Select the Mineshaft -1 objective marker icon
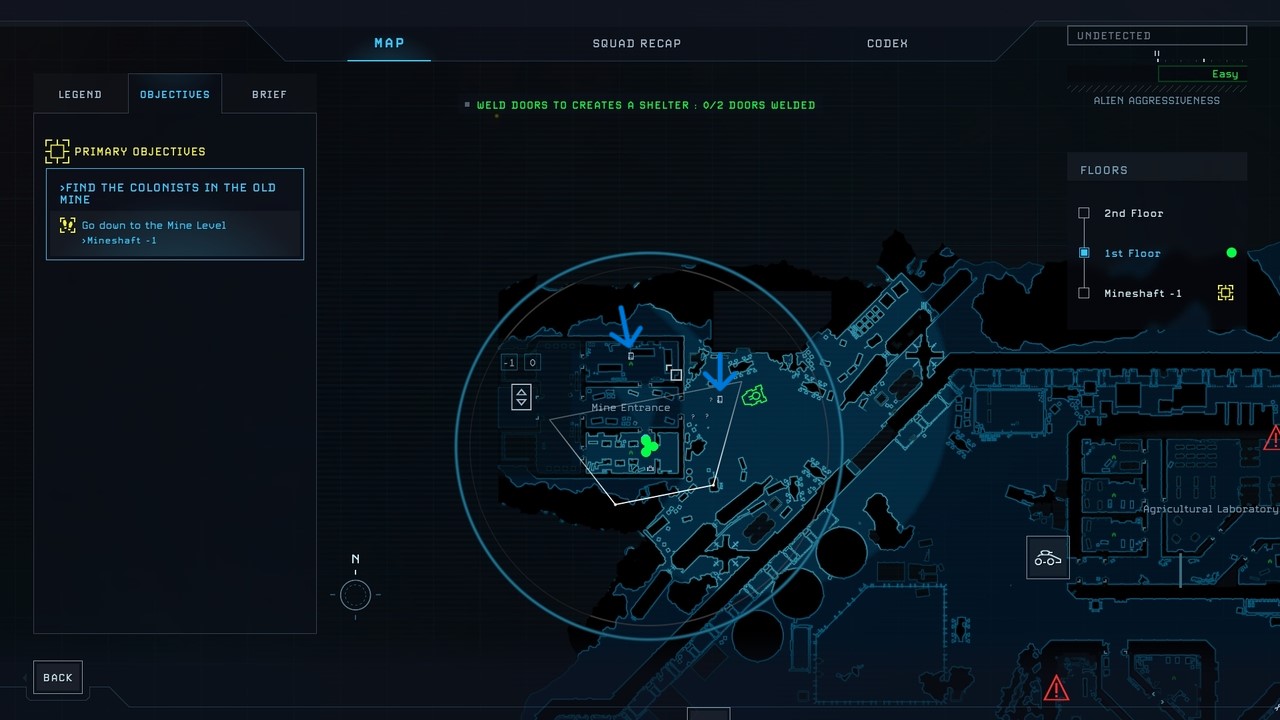The width and height of the screenshot is (1280, 720). click(1225, 293)
